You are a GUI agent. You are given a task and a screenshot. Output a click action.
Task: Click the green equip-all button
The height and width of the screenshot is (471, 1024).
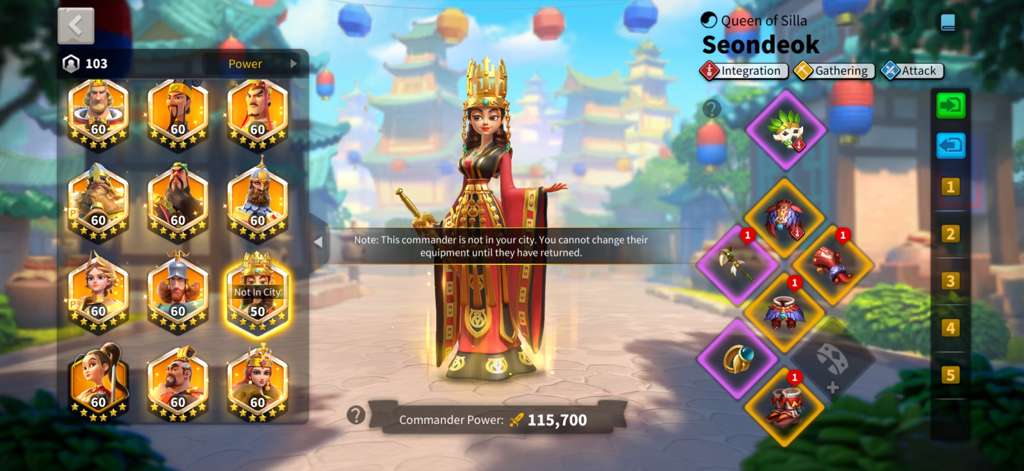(950, 105)
